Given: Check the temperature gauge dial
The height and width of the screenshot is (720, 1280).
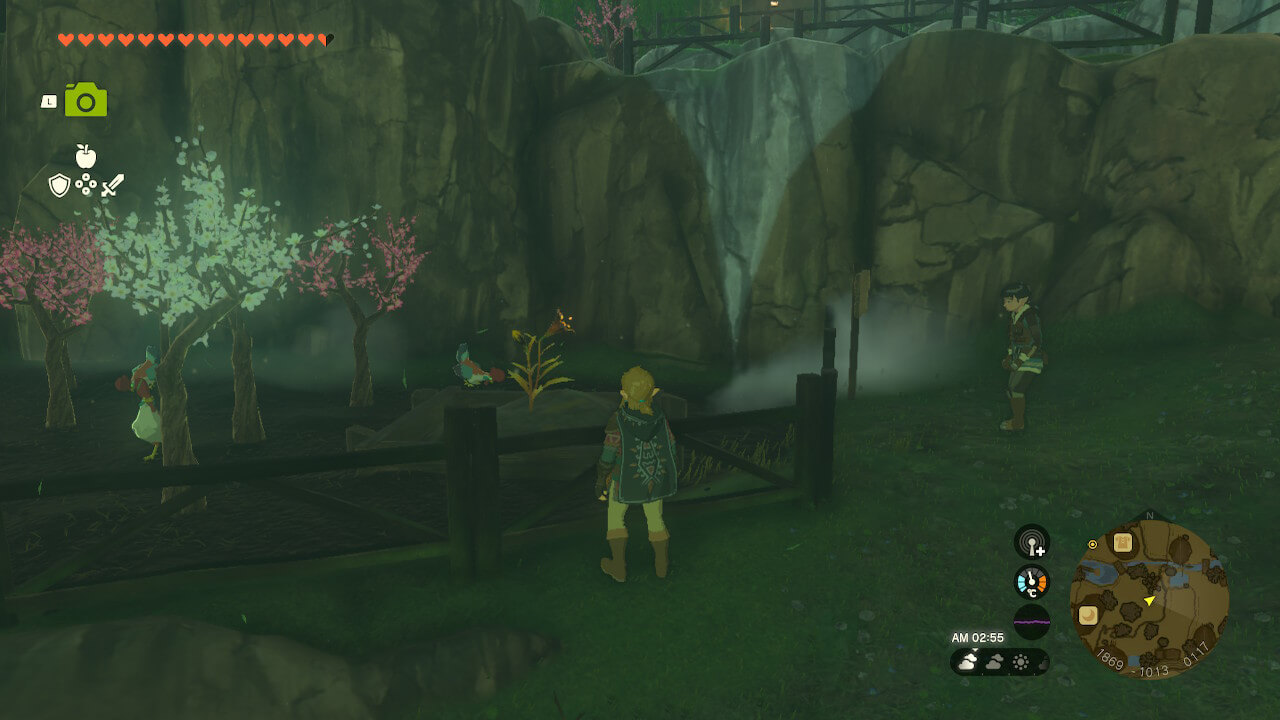Looking at the screenshot, I should point(1031,582).
